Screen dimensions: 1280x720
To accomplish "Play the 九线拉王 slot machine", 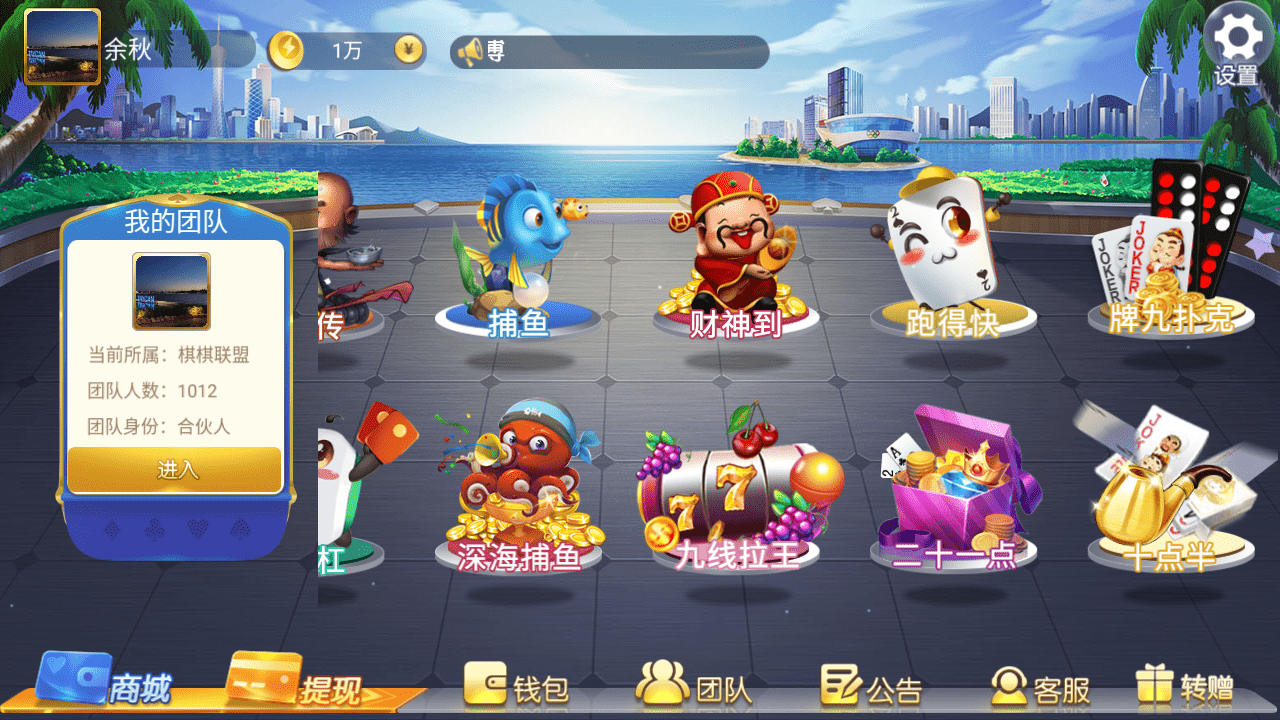I will (x=738, y=495).
